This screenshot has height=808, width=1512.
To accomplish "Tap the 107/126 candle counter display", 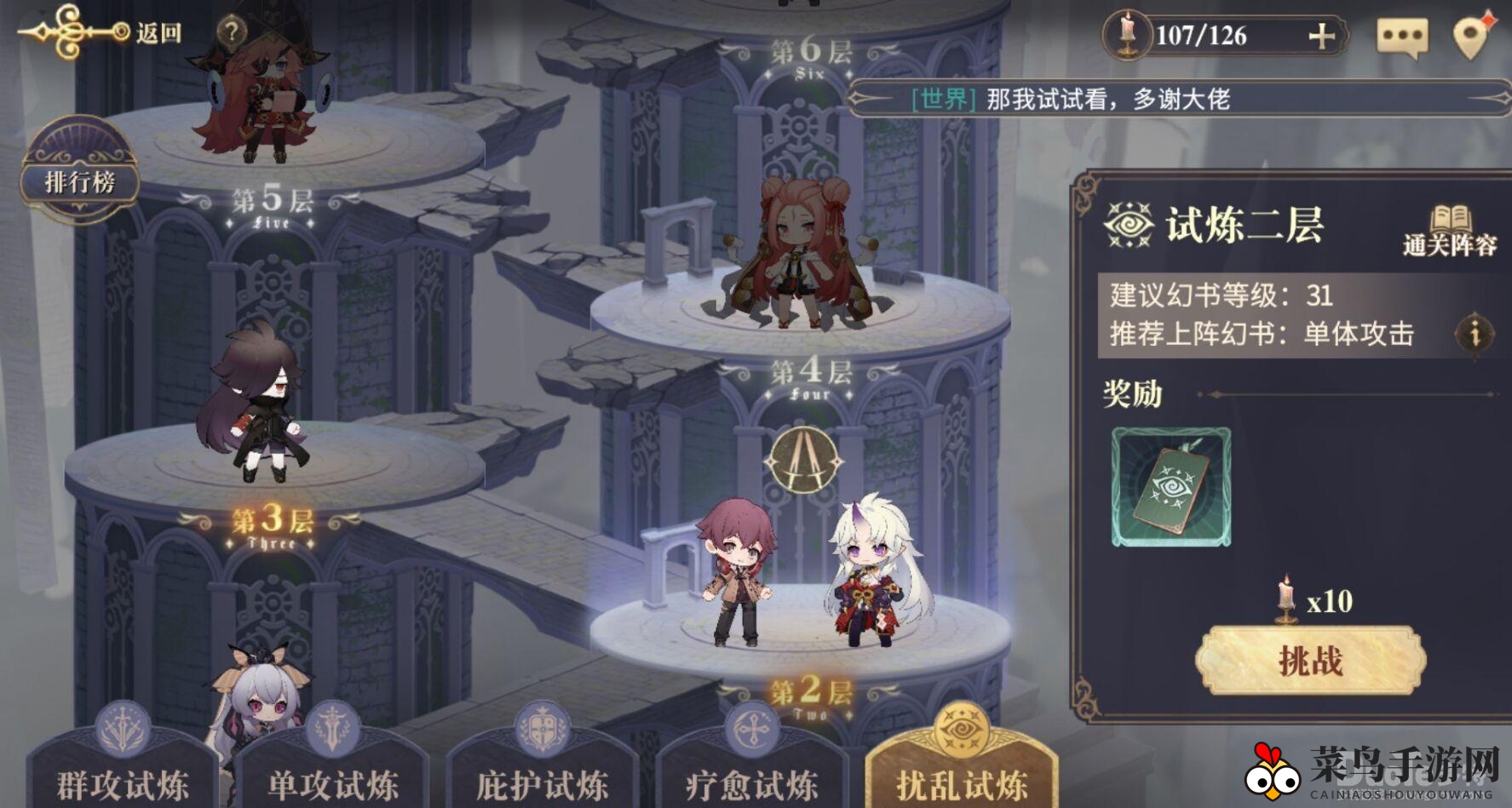I will [x=1201, y=36].
